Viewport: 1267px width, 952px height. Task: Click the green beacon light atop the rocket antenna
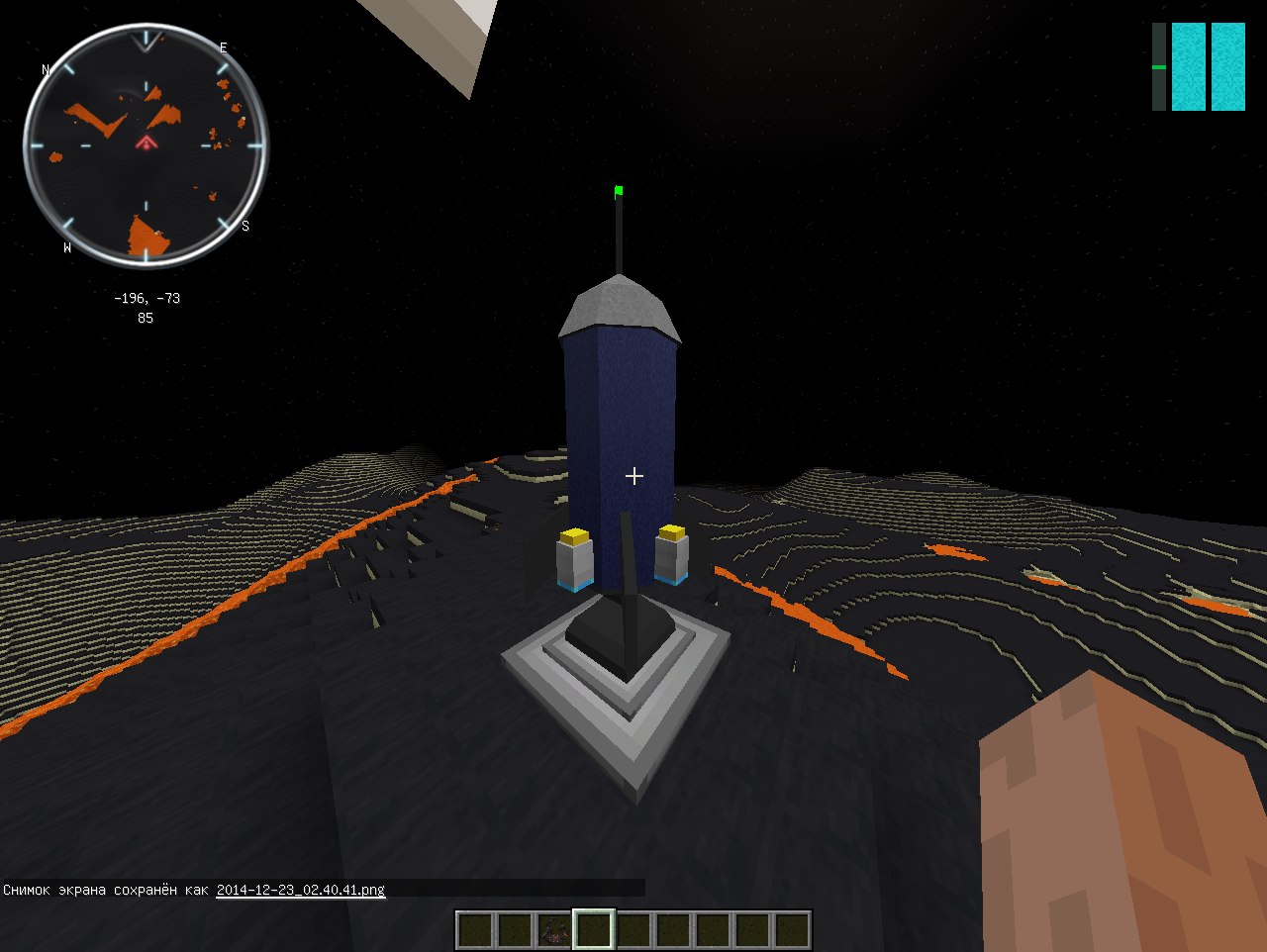click(x=619, y=188)
